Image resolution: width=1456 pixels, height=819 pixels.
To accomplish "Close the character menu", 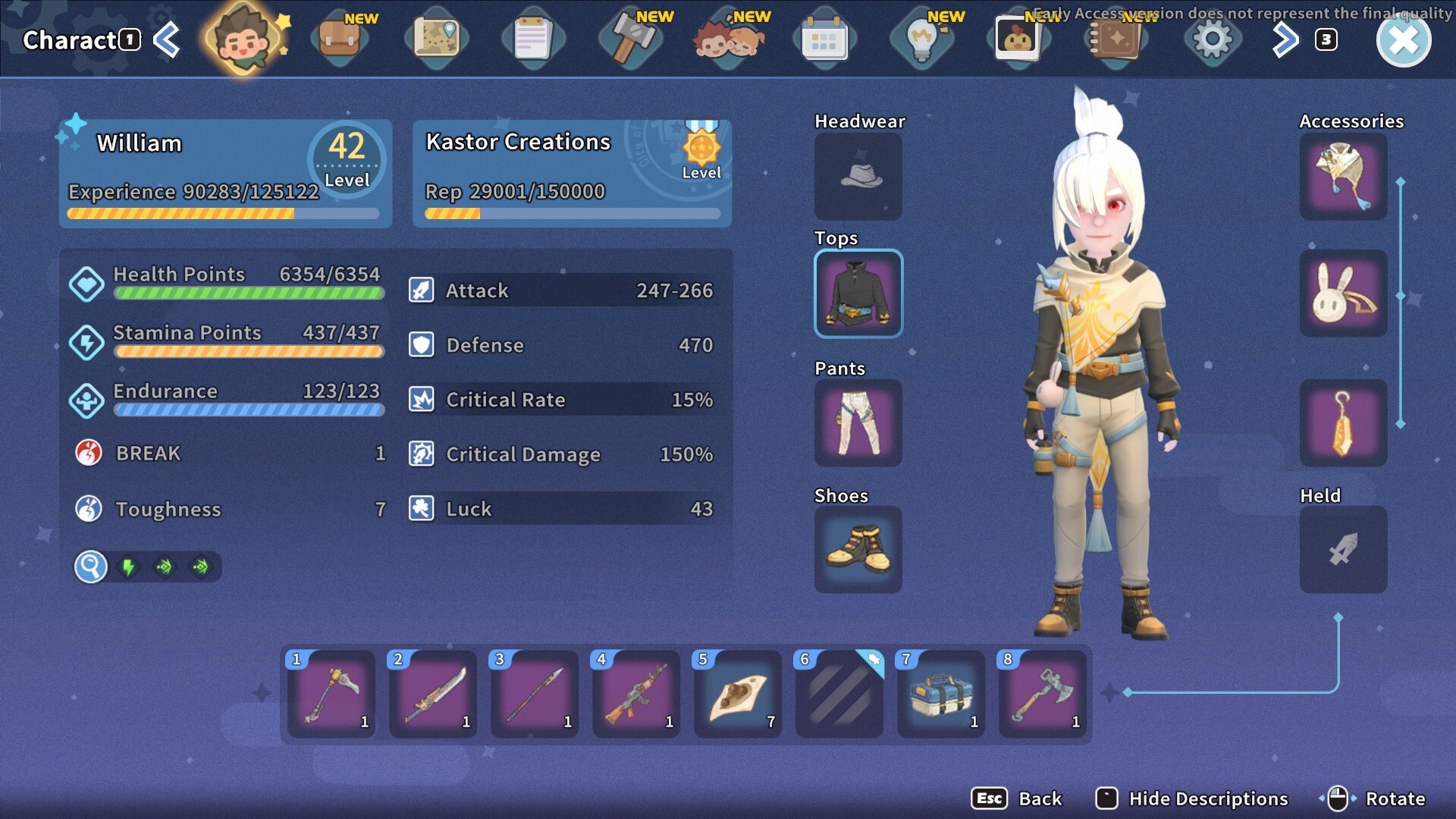I will tap(1403, 40).
